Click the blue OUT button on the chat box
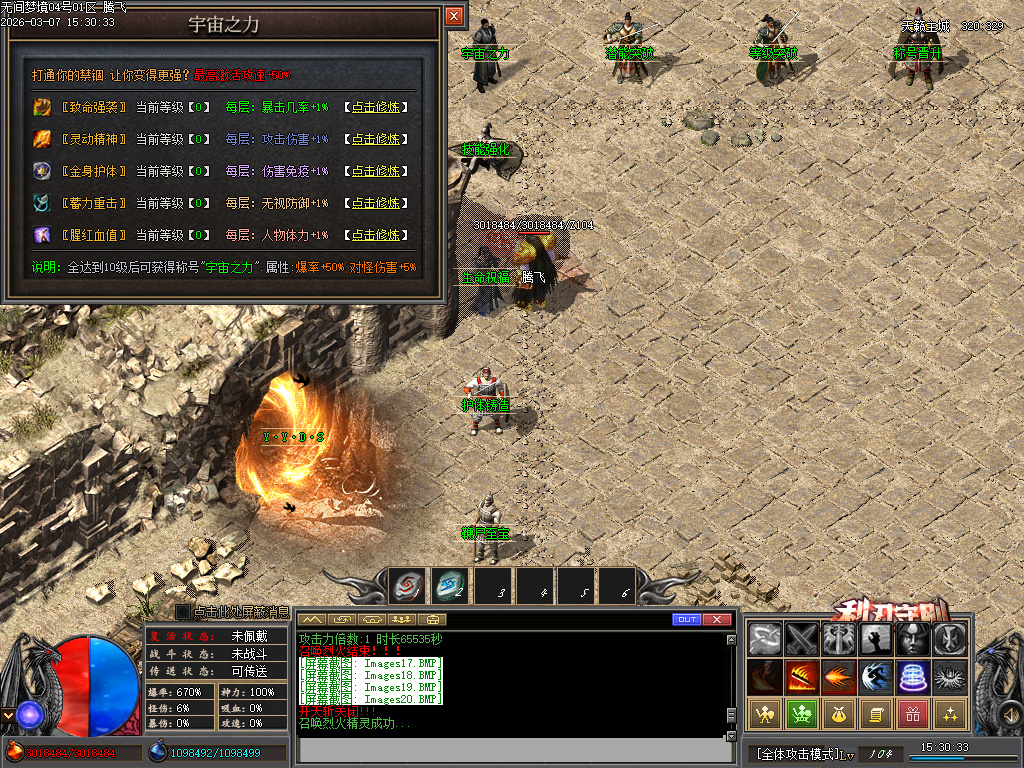 [686, 620]
